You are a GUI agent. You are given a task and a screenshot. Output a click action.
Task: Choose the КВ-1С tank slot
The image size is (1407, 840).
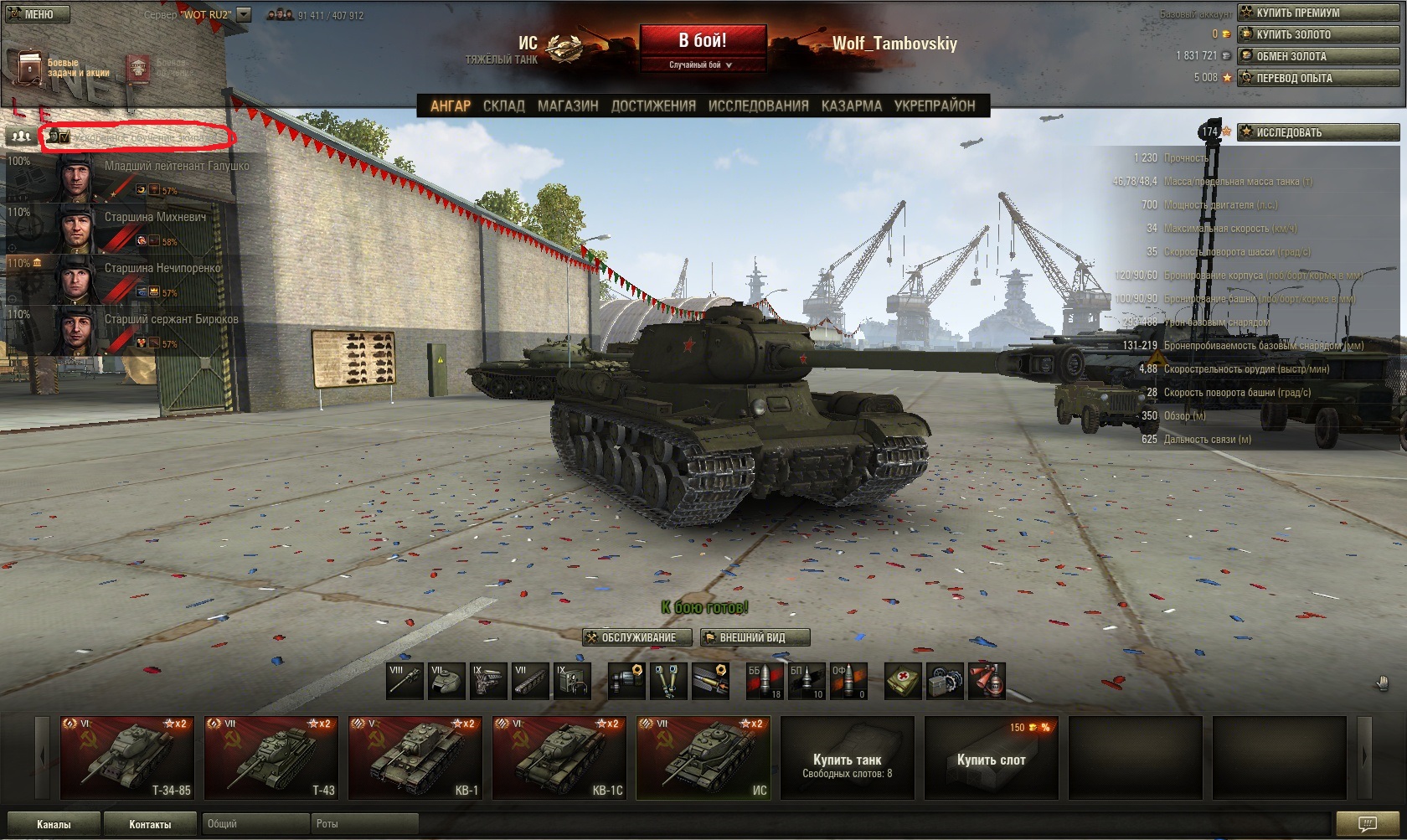(x=559, y=758)
